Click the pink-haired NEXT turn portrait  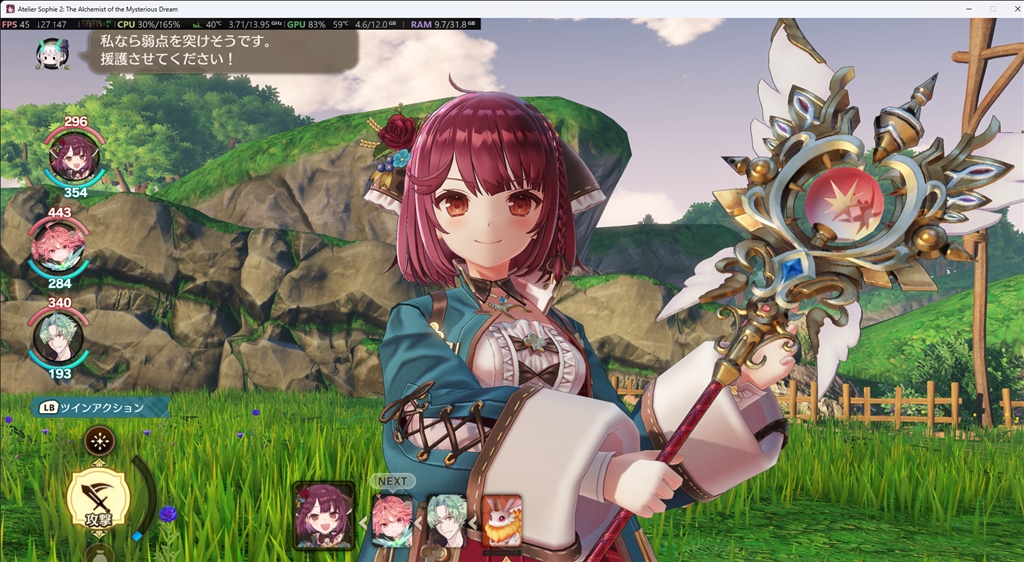pos(392,520)
